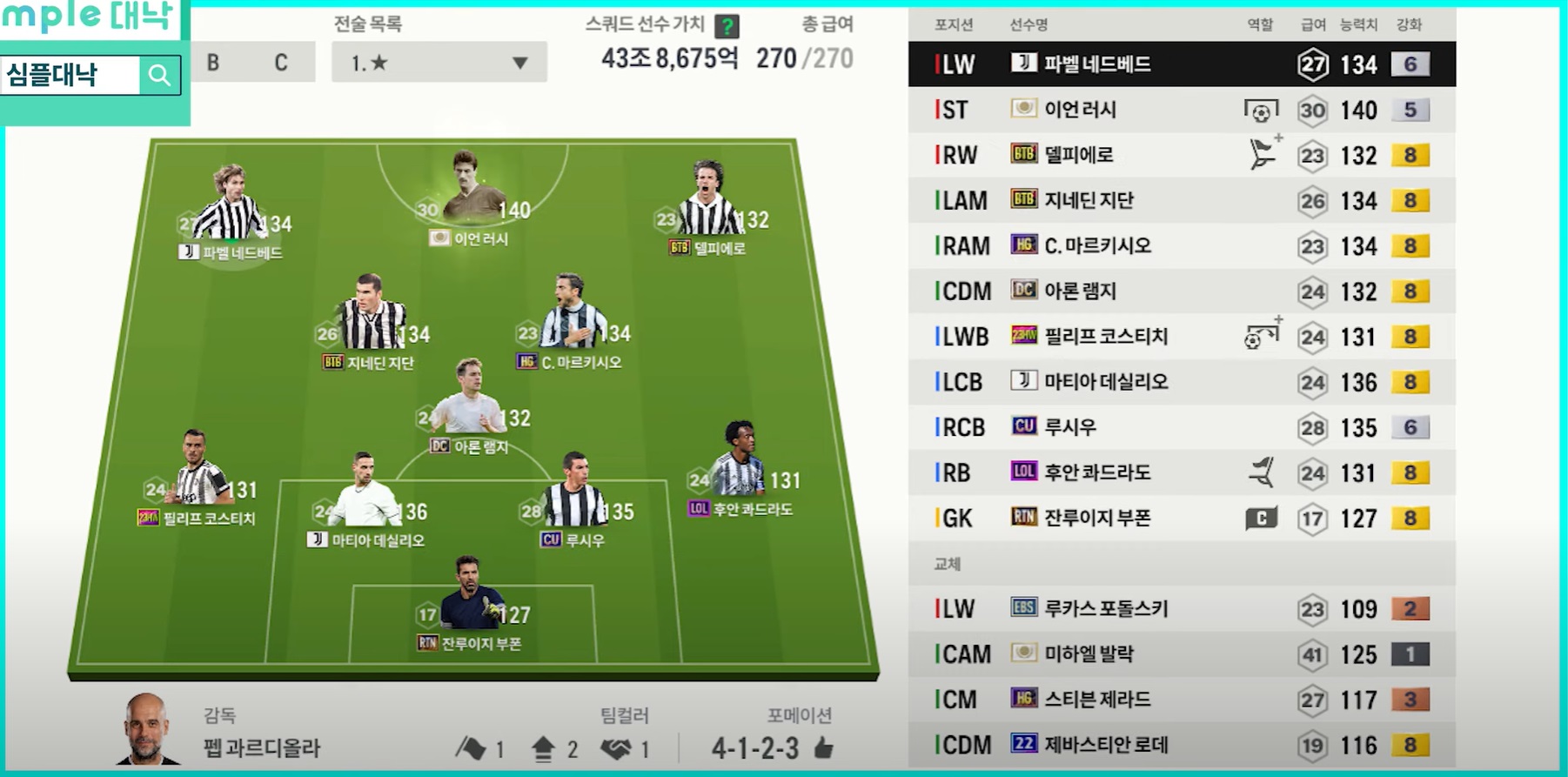Click 아론 램지 player card on pitch
1568x777 pixels.
click(x=470, y=405)
